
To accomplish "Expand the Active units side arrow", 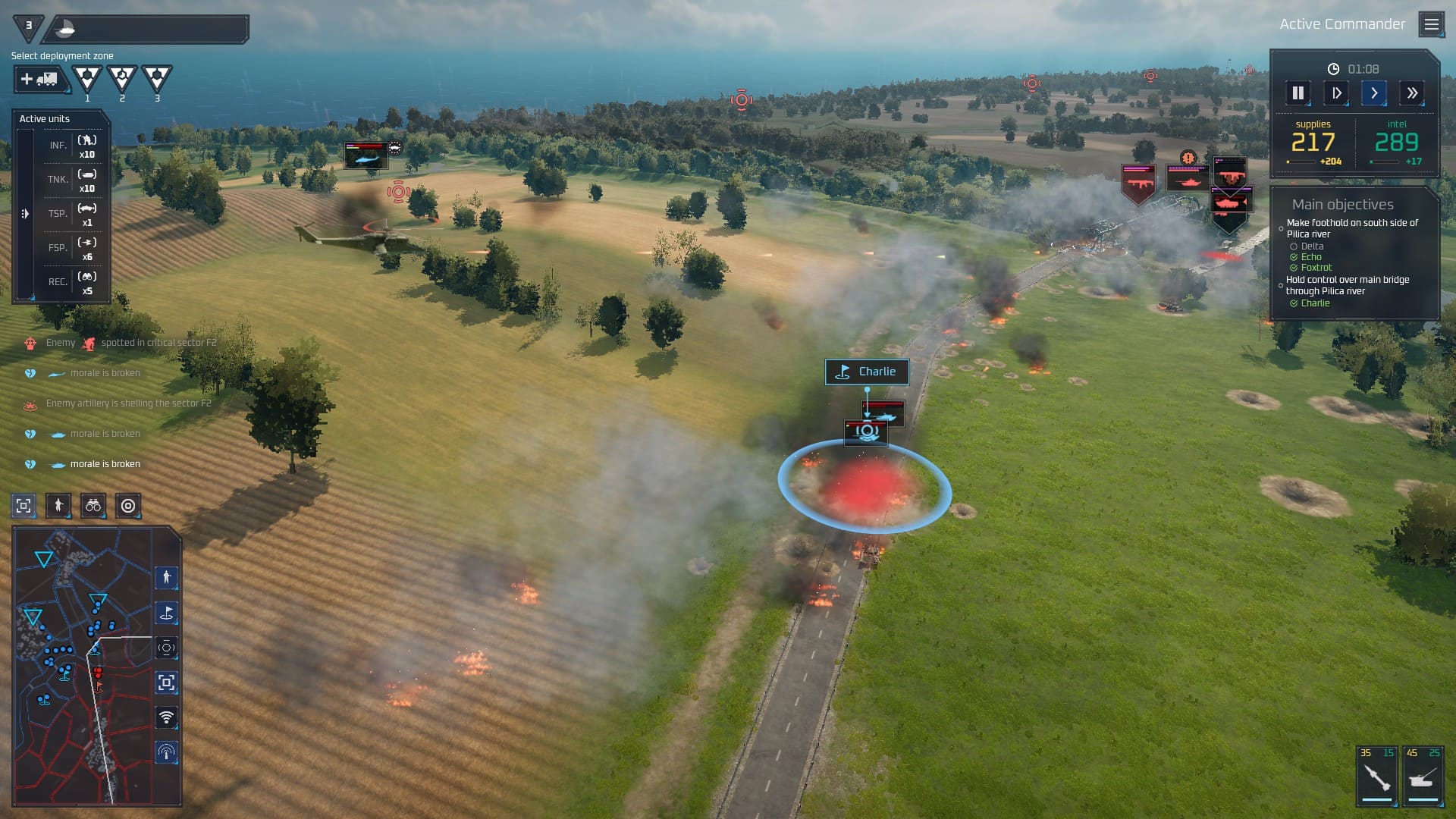I will click(25, 214).
